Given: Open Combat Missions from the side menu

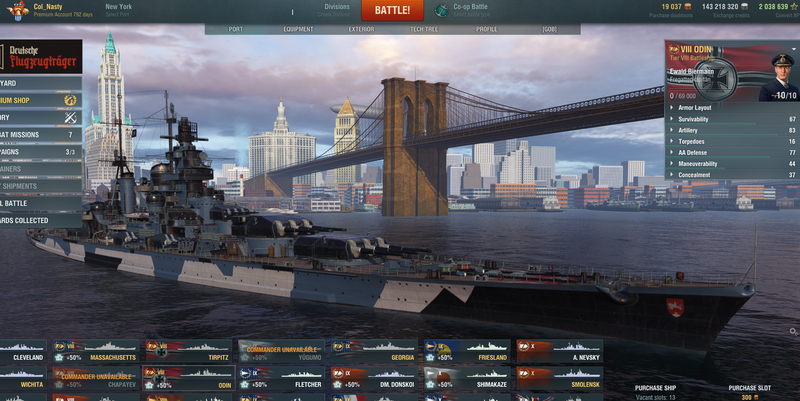Looking at the screenshot, I should 40,134.
